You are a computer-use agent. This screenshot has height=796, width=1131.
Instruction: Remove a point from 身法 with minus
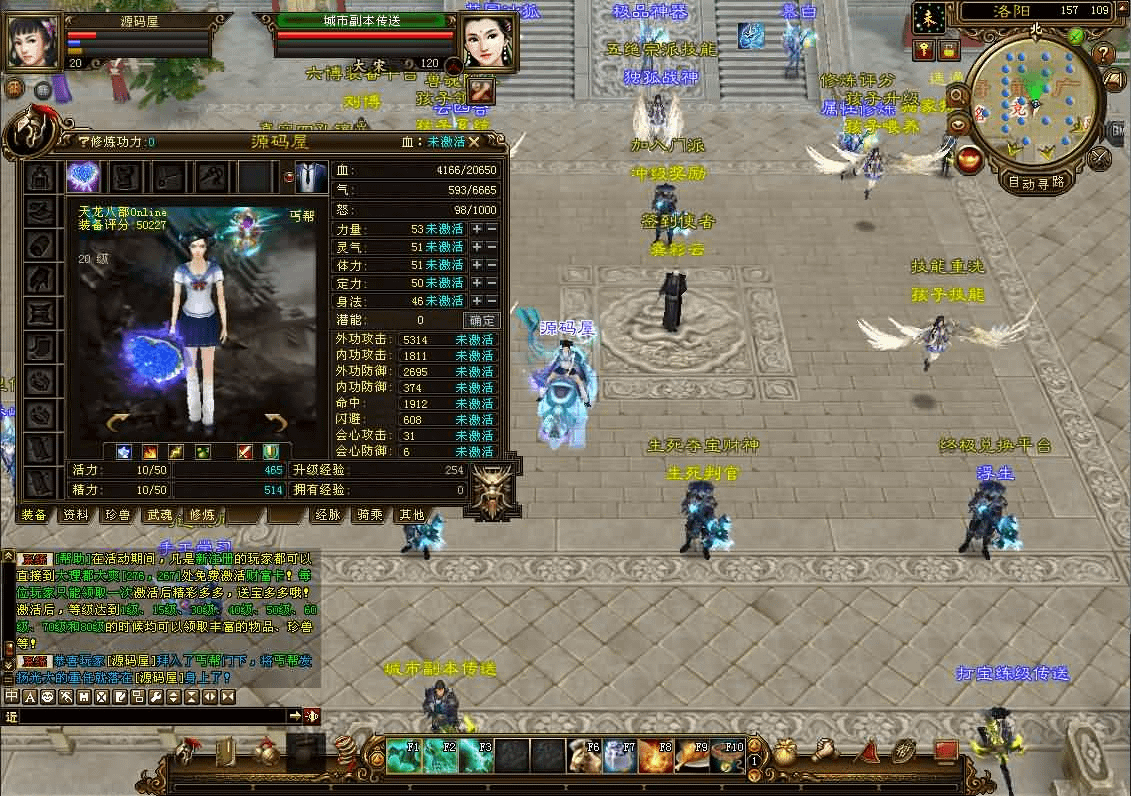[x=491, y=301]
